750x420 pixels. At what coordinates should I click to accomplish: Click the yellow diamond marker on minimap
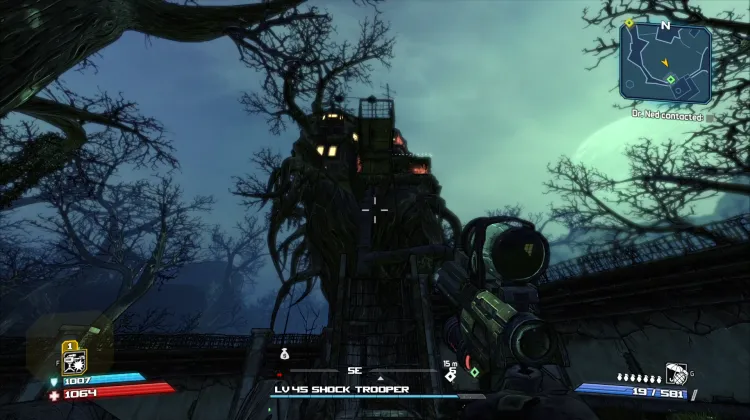pos(629,22)
